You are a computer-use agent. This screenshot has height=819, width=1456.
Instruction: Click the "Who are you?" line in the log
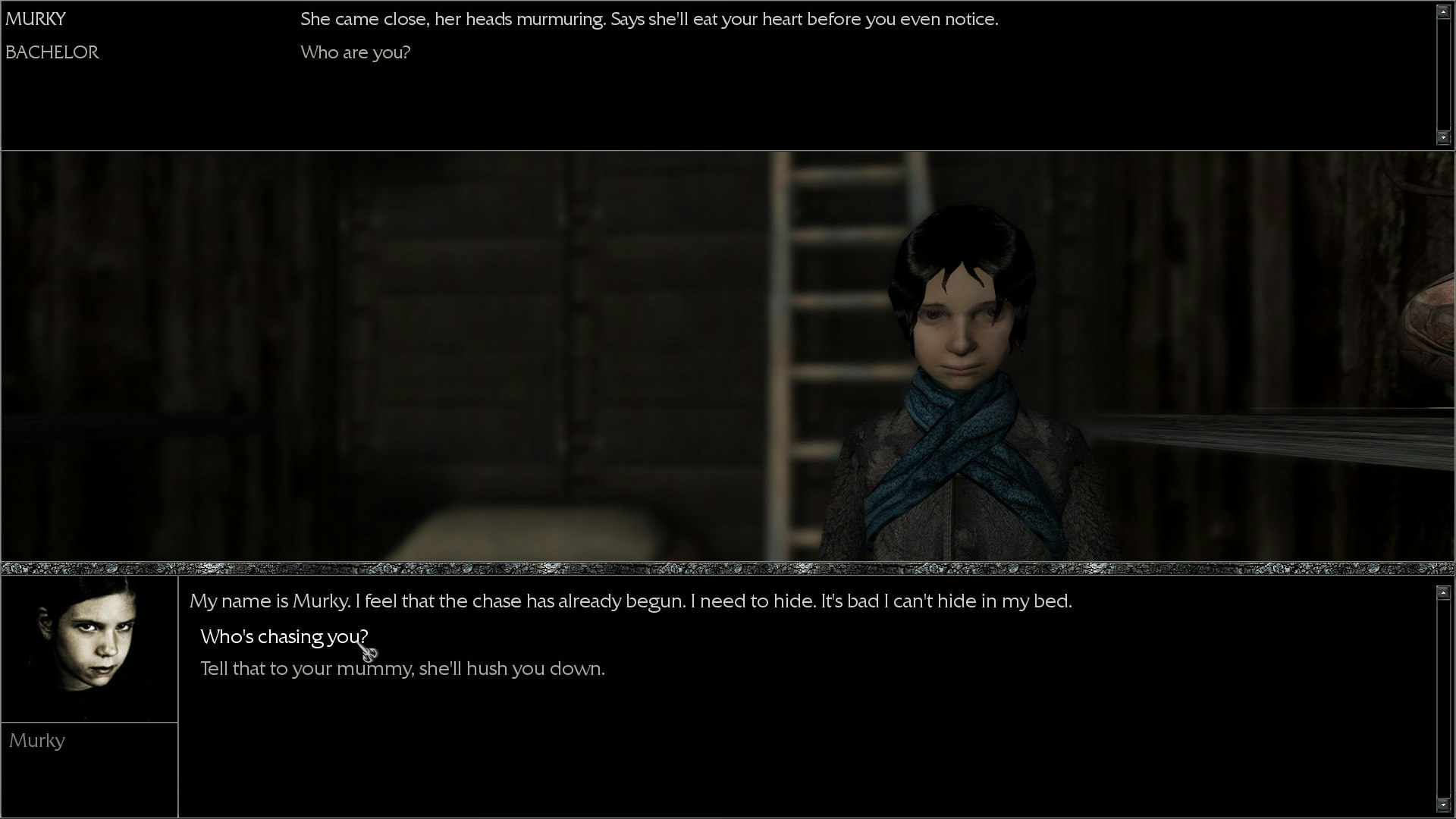[355, 52]
